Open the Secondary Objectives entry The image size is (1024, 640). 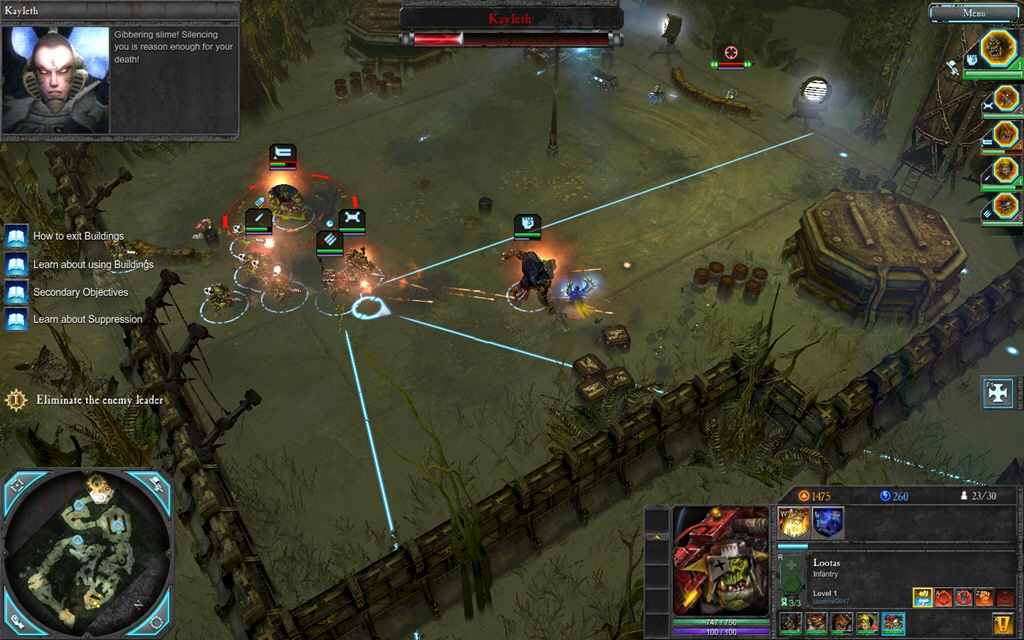click(80, 293)
